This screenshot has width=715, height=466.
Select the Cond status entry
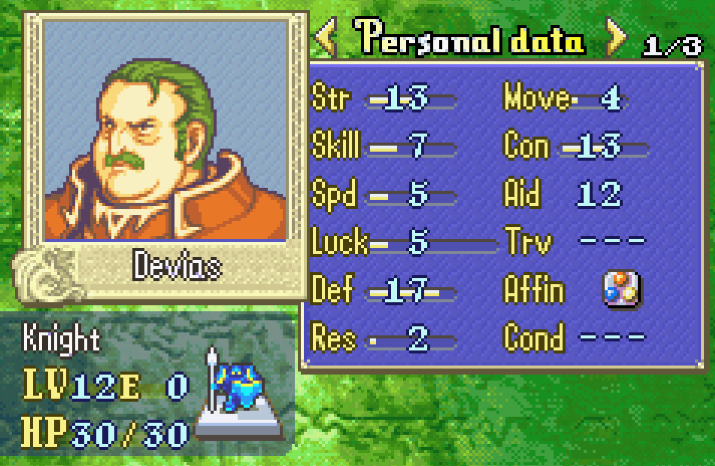coord(534,337)
